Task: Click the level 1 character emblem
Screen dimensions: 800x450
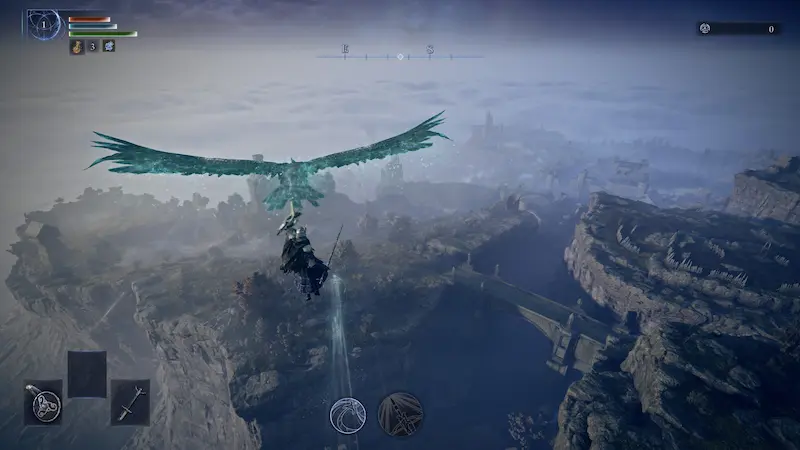Action: tap(44, 24)
